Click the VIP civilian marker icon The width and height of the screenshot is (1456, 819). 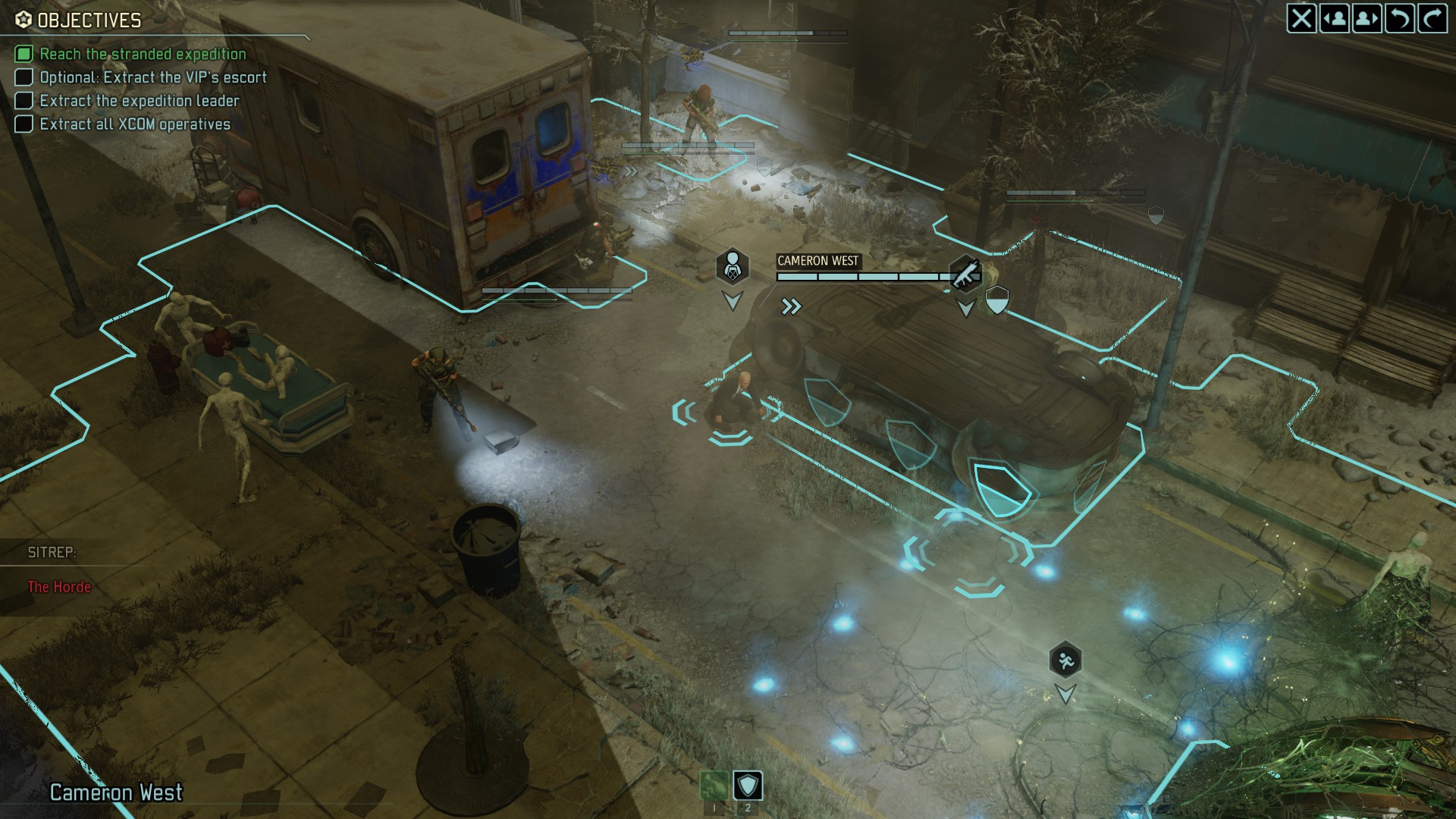pyautogui.click(x=732, y=266)
